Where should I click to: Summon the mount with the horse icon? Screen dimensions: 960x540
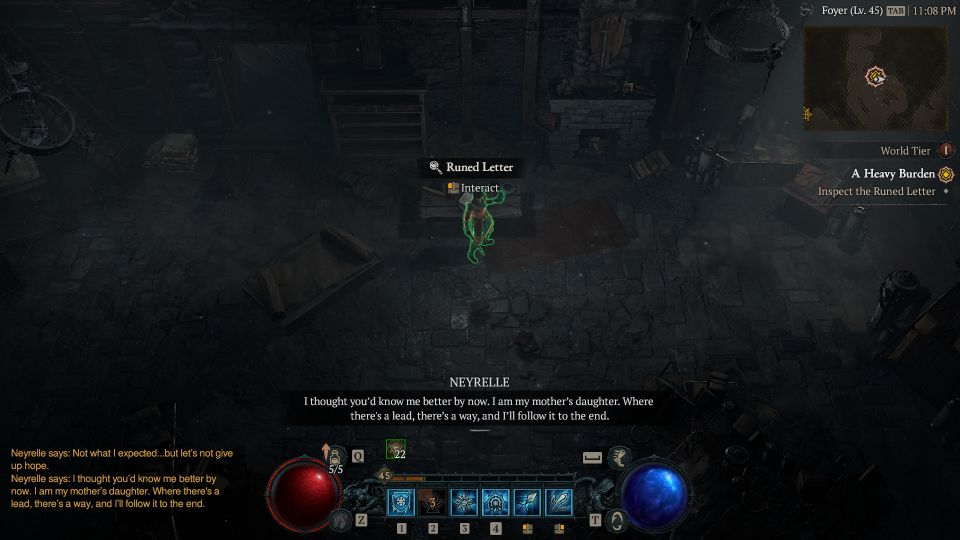(x=619, y=457)
